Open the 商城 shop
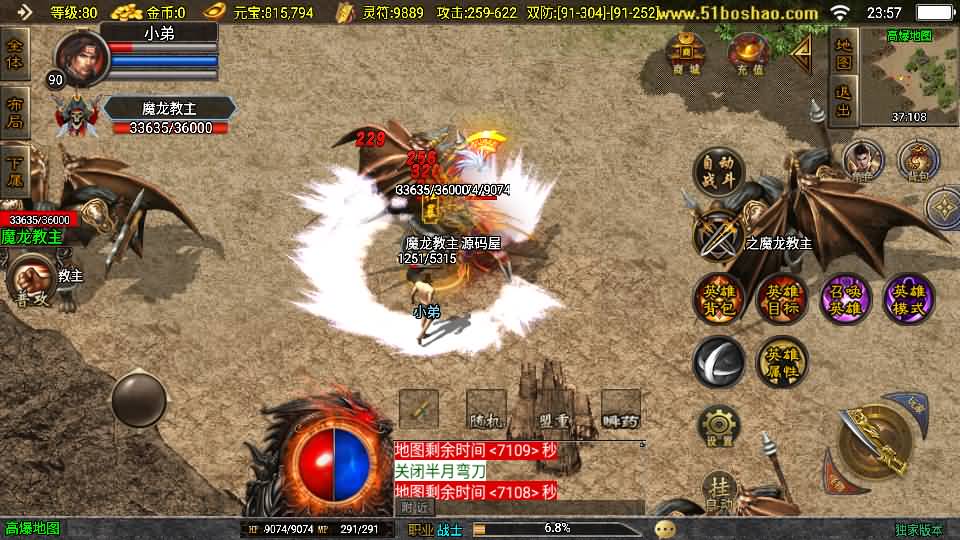The height and width of the screenshot is (540, 960). tap(686, 54)
